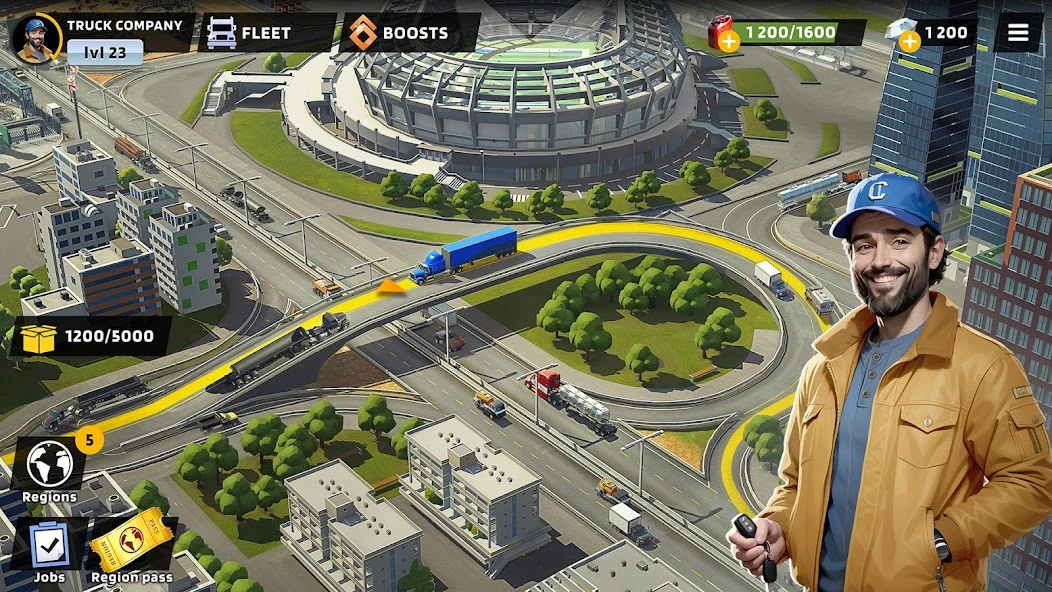Open the player profile avatar
1052x592 pixels.
point(36,38)
